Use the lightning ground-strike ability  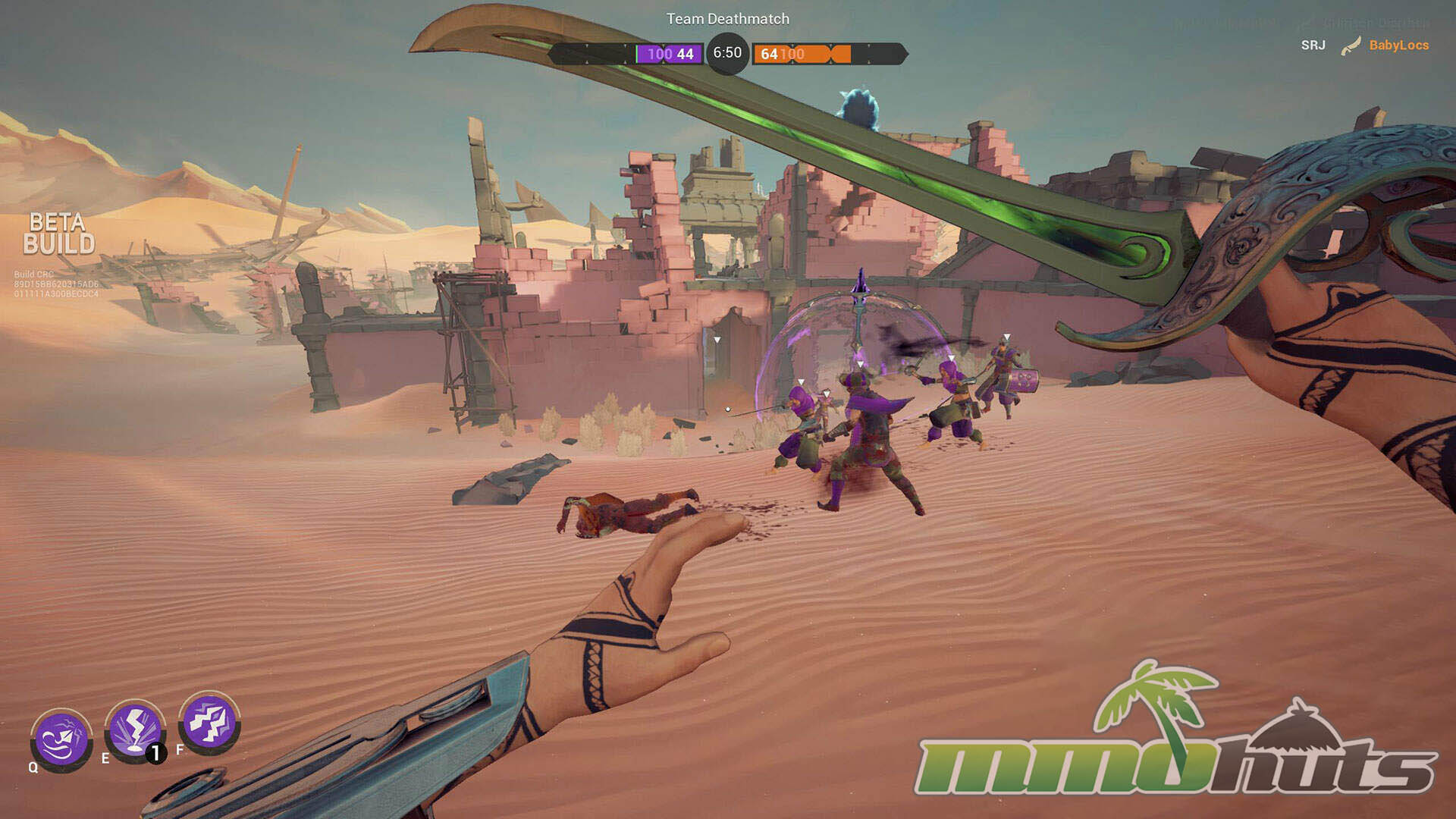point(135,730)
